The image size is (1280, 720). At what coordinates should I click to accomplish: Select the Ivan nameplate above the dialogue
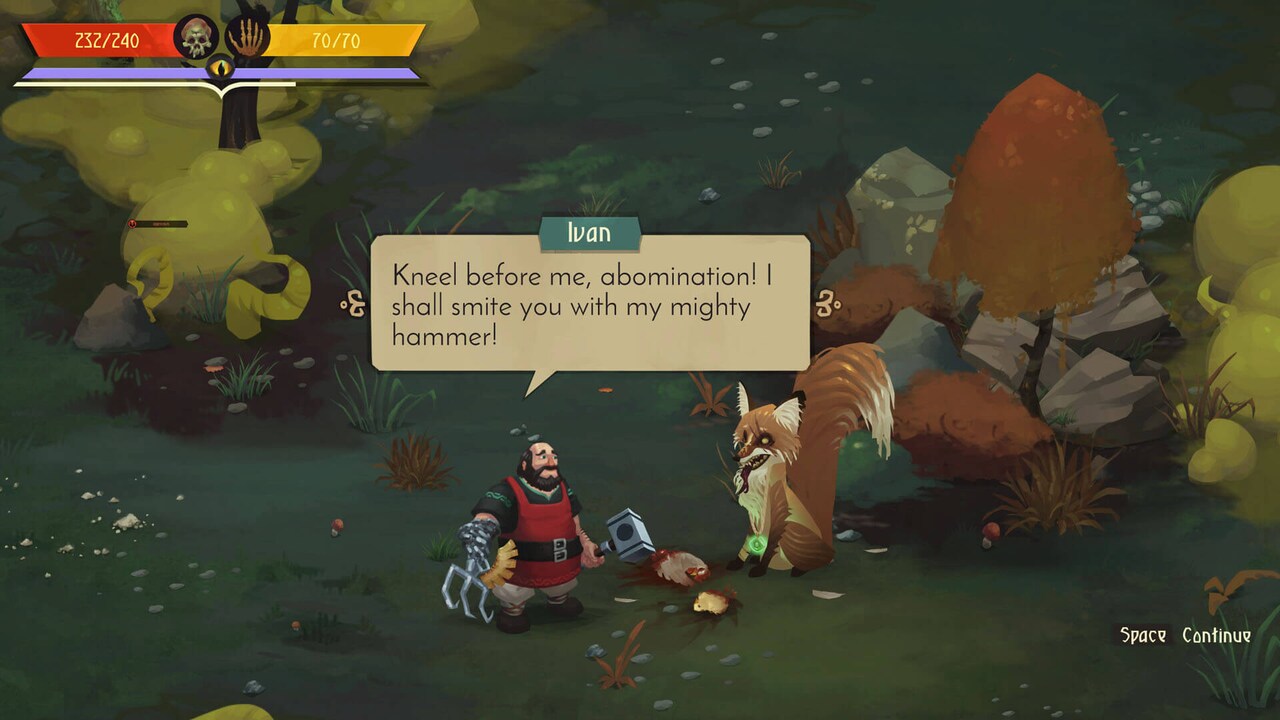coord(591,232)
